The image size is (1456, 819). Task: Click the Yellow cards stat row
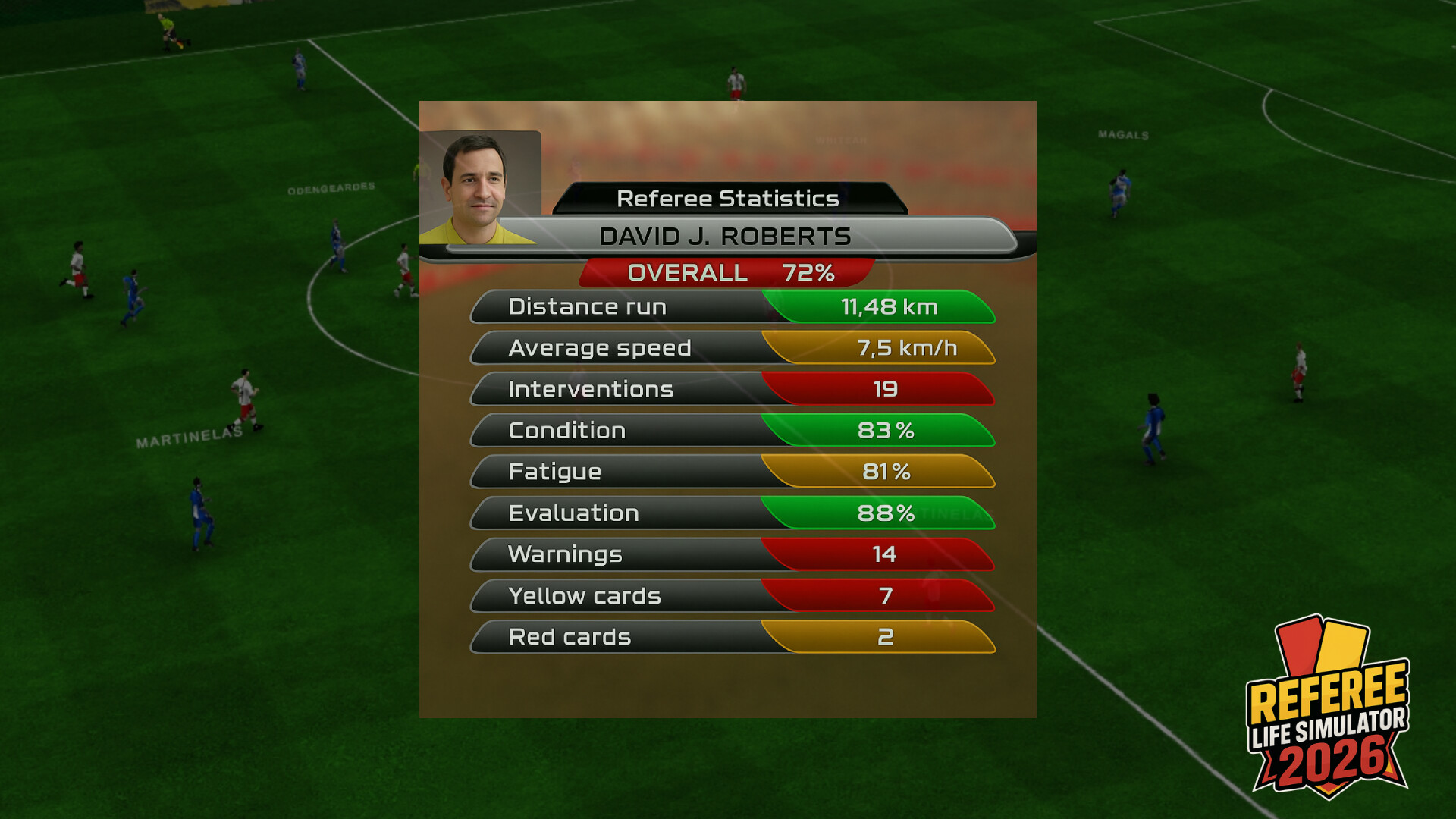[x=732, y=596]
